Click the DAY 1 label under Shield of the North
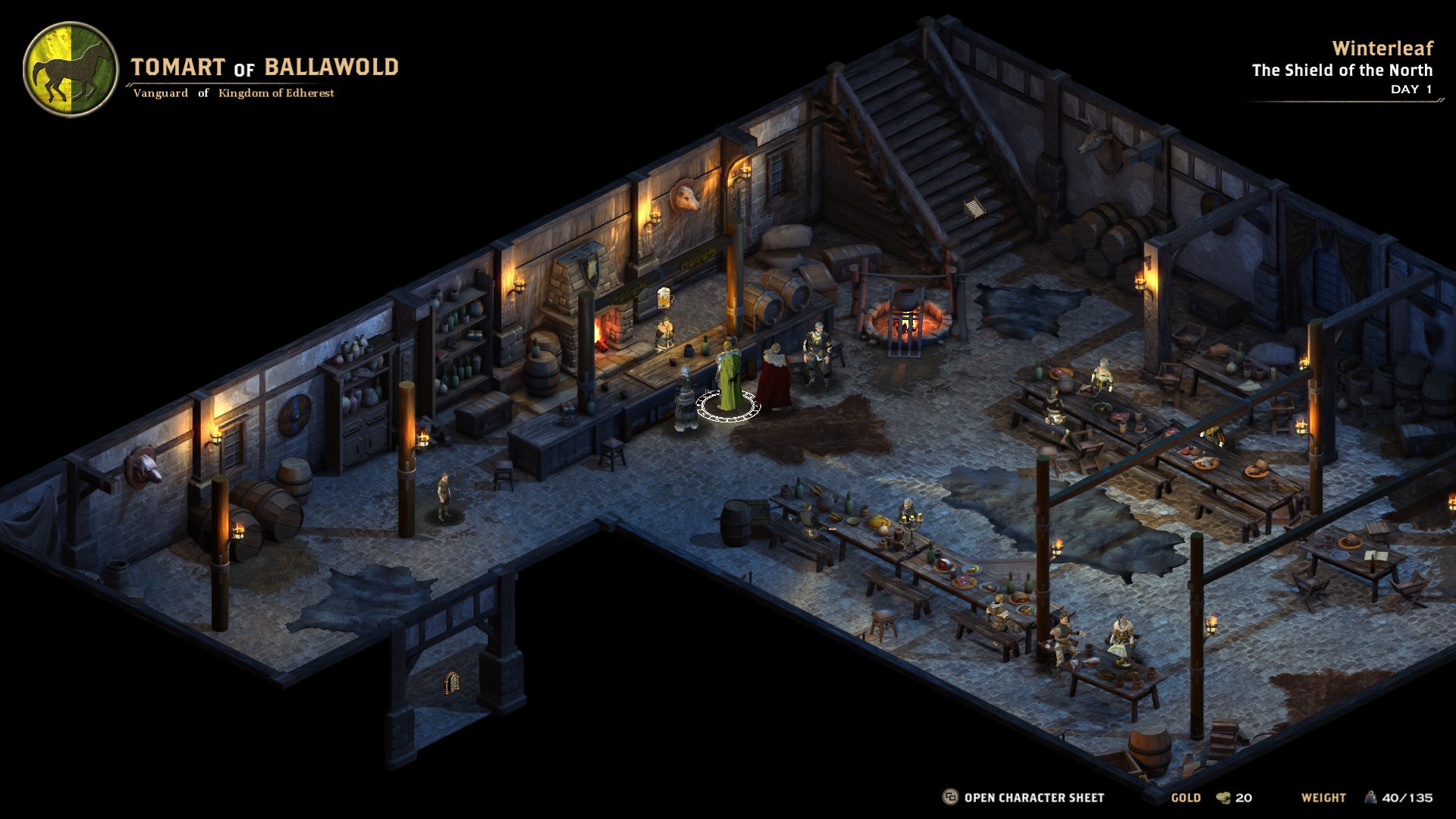The image size is (1456, 819). 1412,89
